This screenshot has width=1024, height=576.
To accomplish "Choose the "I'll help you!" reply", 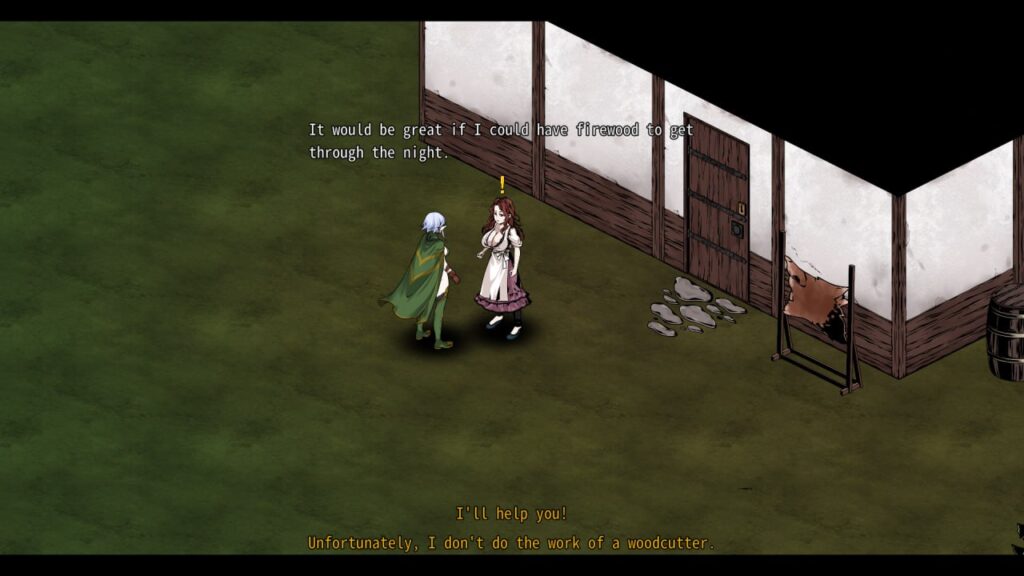I will click(x=511, y=514).
